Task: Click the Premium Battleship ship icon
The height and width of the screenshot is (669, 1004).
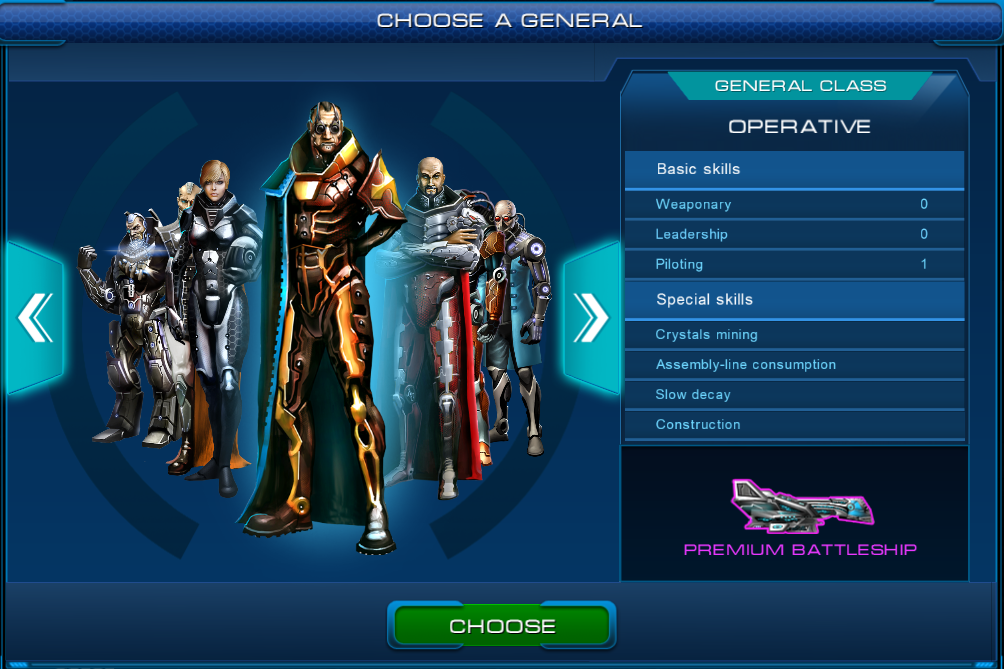Action: 802,505
